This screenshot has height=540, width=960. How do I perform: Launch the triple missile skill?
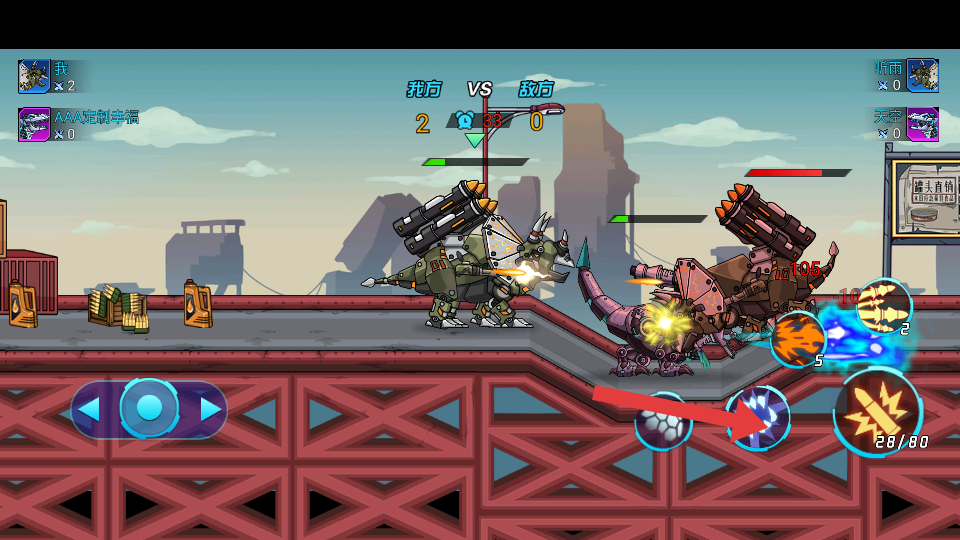[884, 304]
